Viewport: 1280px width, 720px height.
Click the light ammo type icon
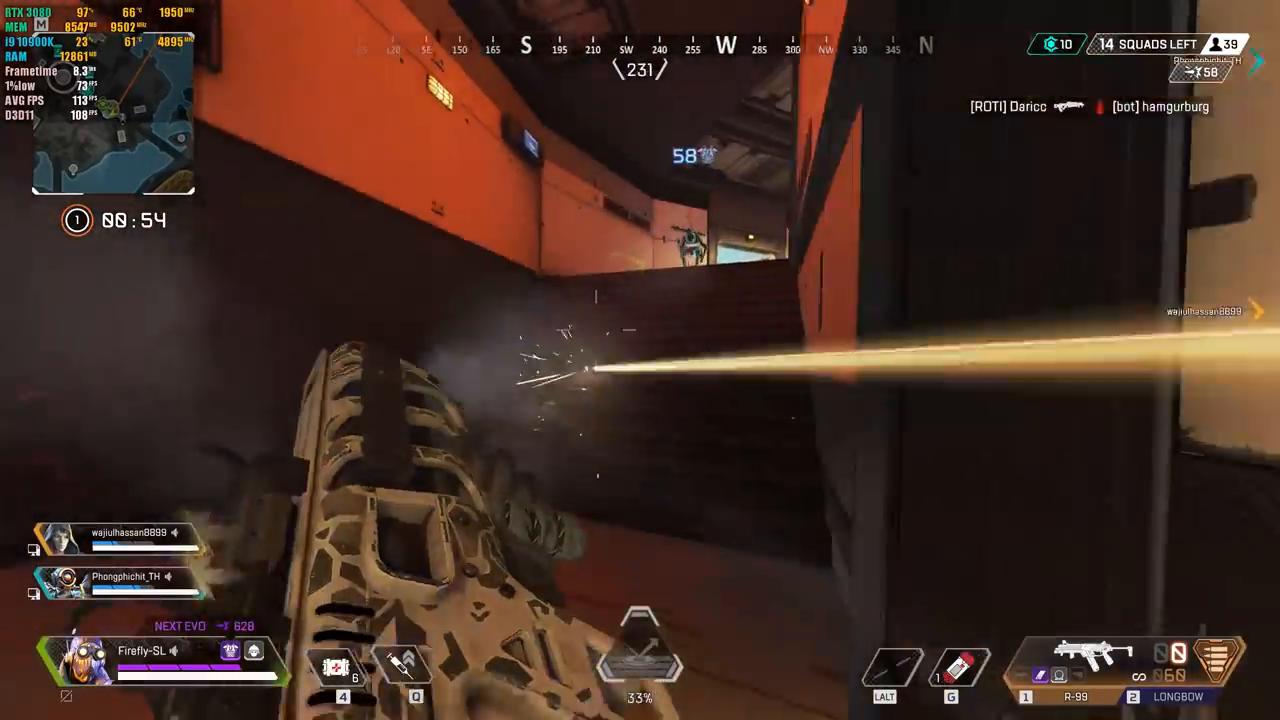tap(1216, 658)
